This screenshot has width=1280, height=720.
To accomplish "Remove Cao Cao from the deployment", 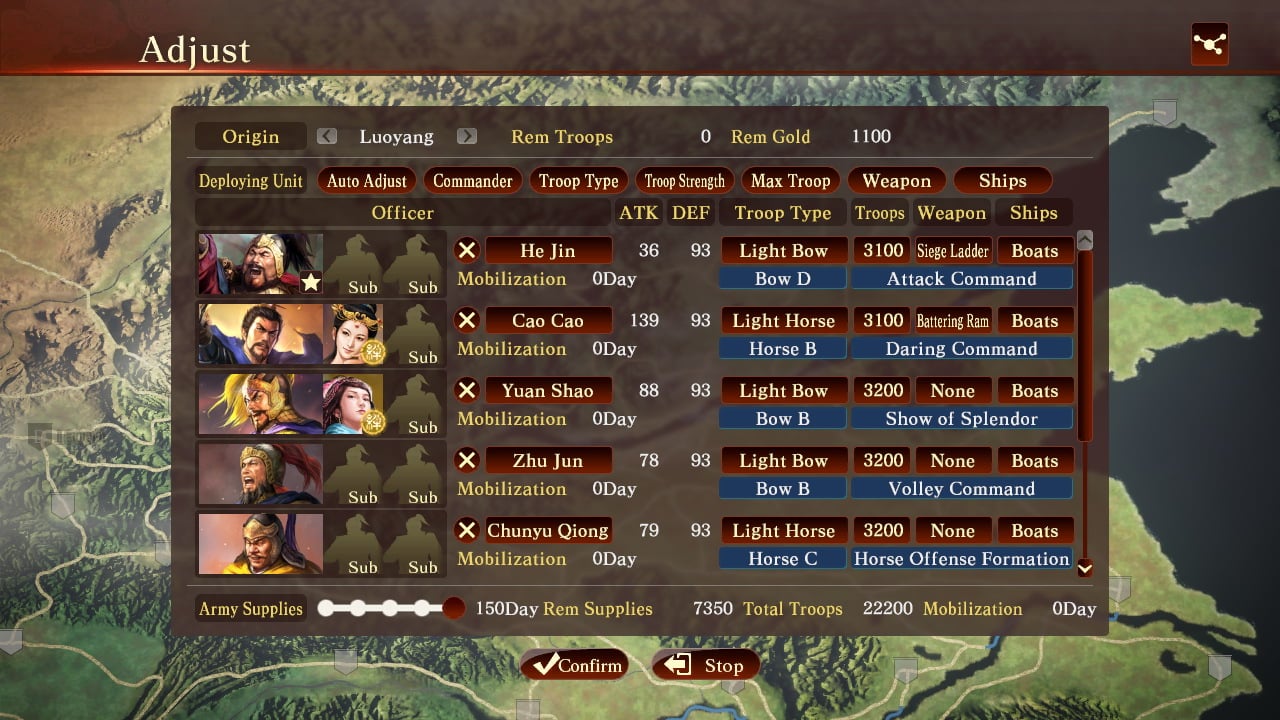I will click(x=467, y=320).
